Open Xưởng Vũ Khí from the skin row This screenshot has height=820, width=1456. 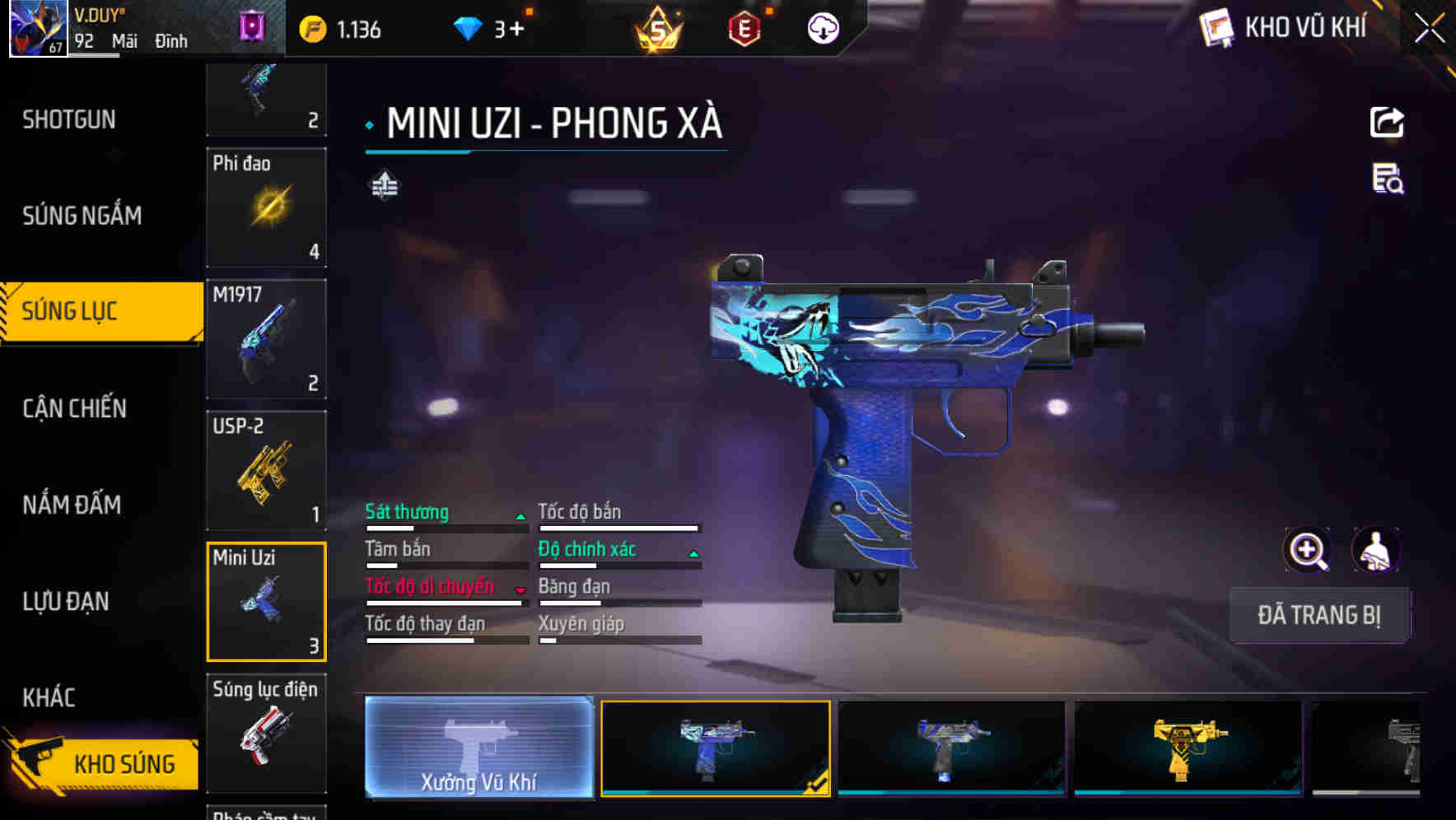point(478,750)
